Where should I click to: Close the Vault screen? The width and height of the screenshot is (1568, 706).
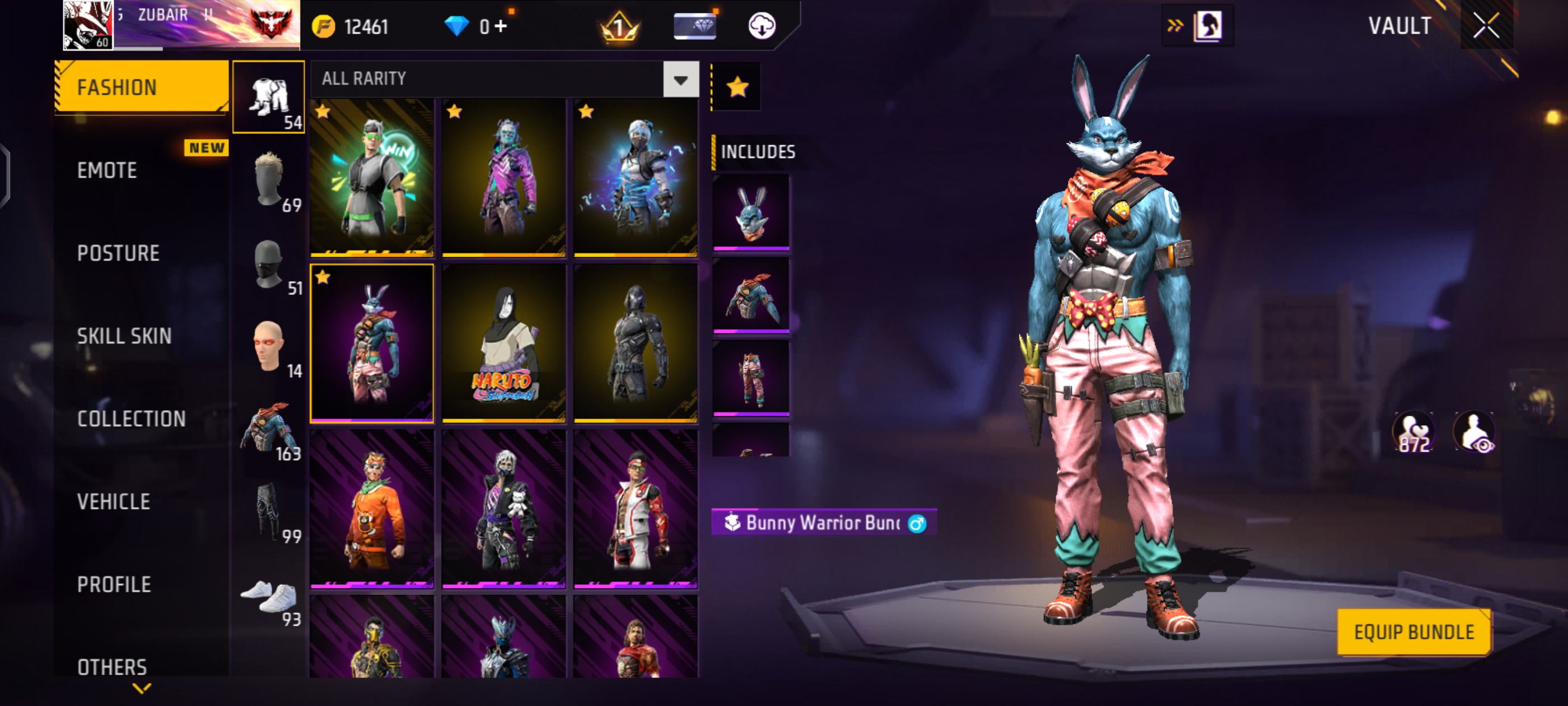pos(1485,26)
